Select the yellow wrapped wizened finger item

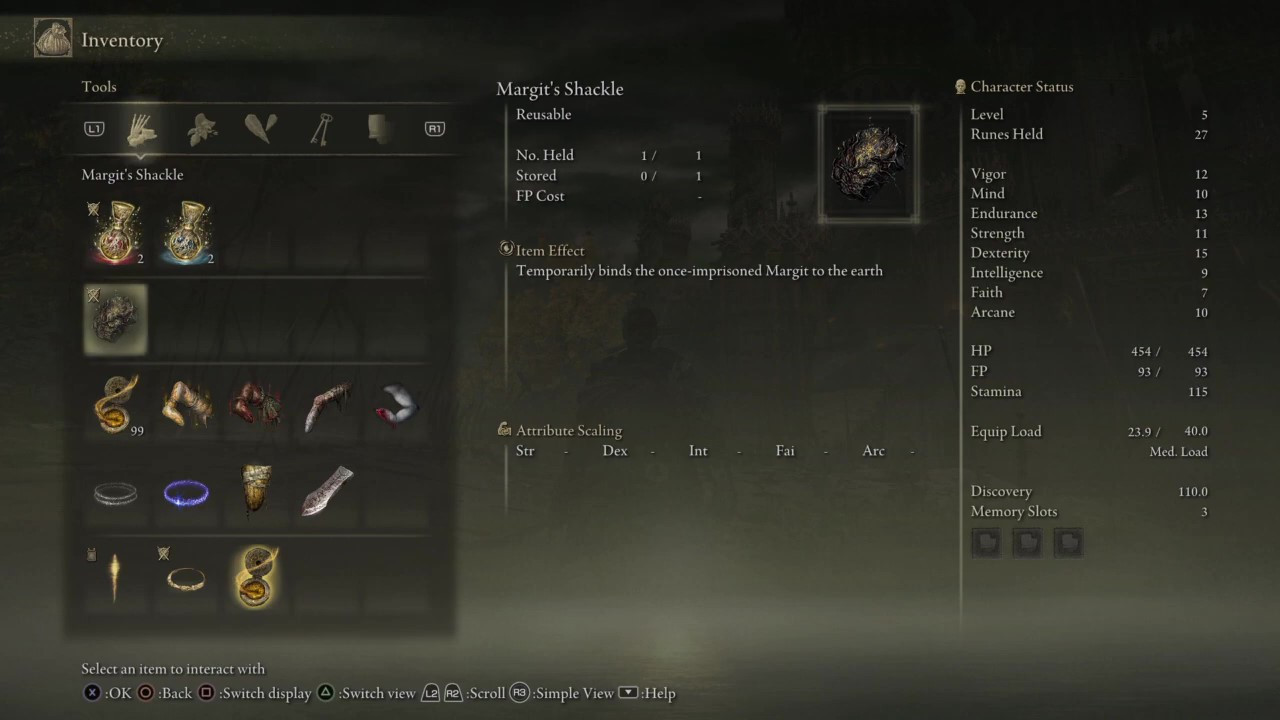click(x=256, y=490)
